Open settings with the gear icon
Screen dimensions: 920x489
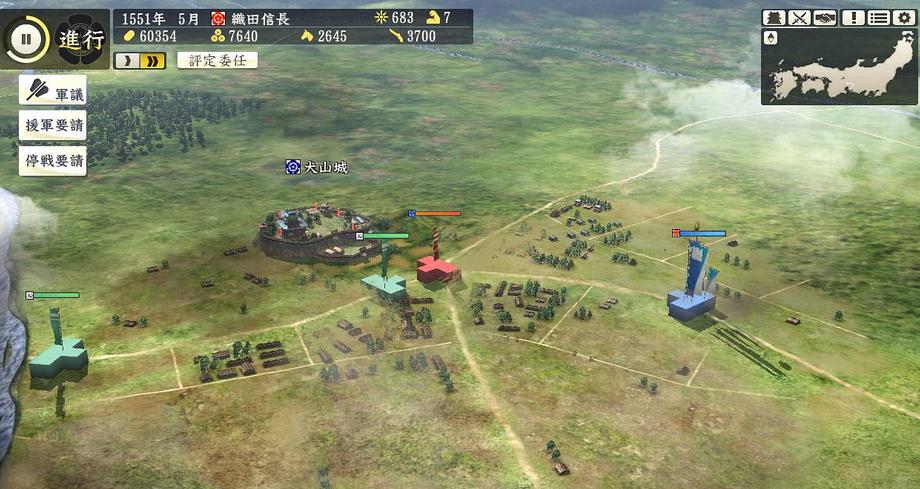[903, 18]
